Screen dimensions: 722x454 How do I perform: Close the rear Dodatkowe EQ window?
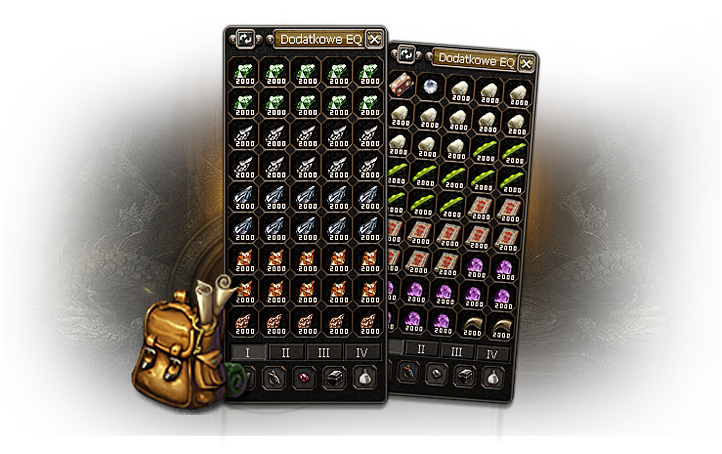click(526, 64)
